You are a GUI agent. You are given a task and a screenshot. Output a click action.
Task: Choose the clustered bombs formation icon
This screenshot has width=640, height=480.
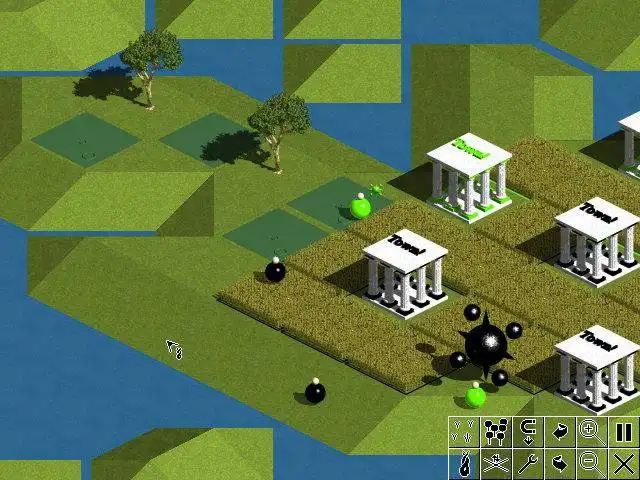pyautogui.click(x=495, y=432)
